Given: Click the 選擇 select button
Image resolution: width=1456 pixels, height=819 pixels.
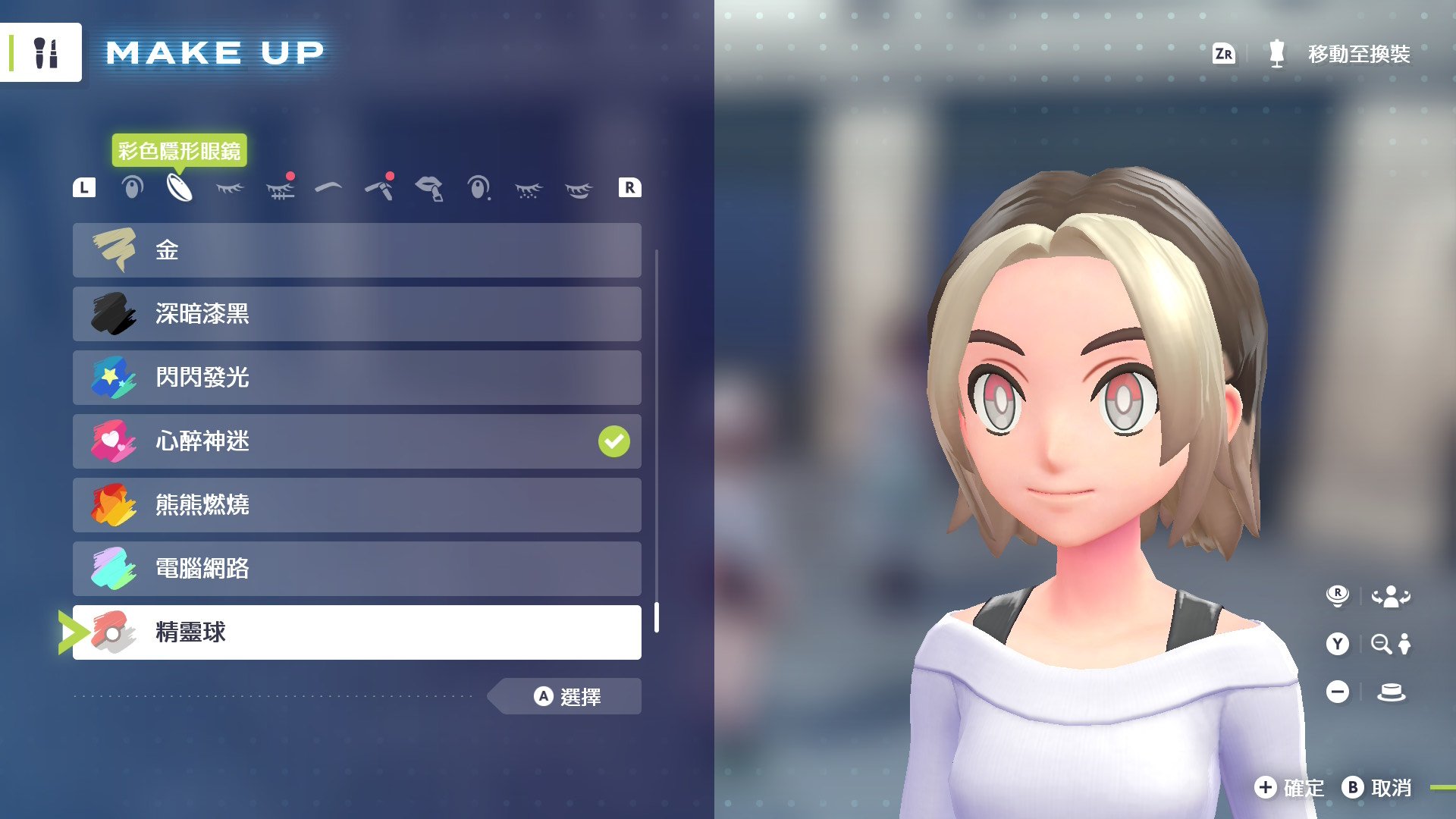Looking at the screenshot, I should point(567,696).
